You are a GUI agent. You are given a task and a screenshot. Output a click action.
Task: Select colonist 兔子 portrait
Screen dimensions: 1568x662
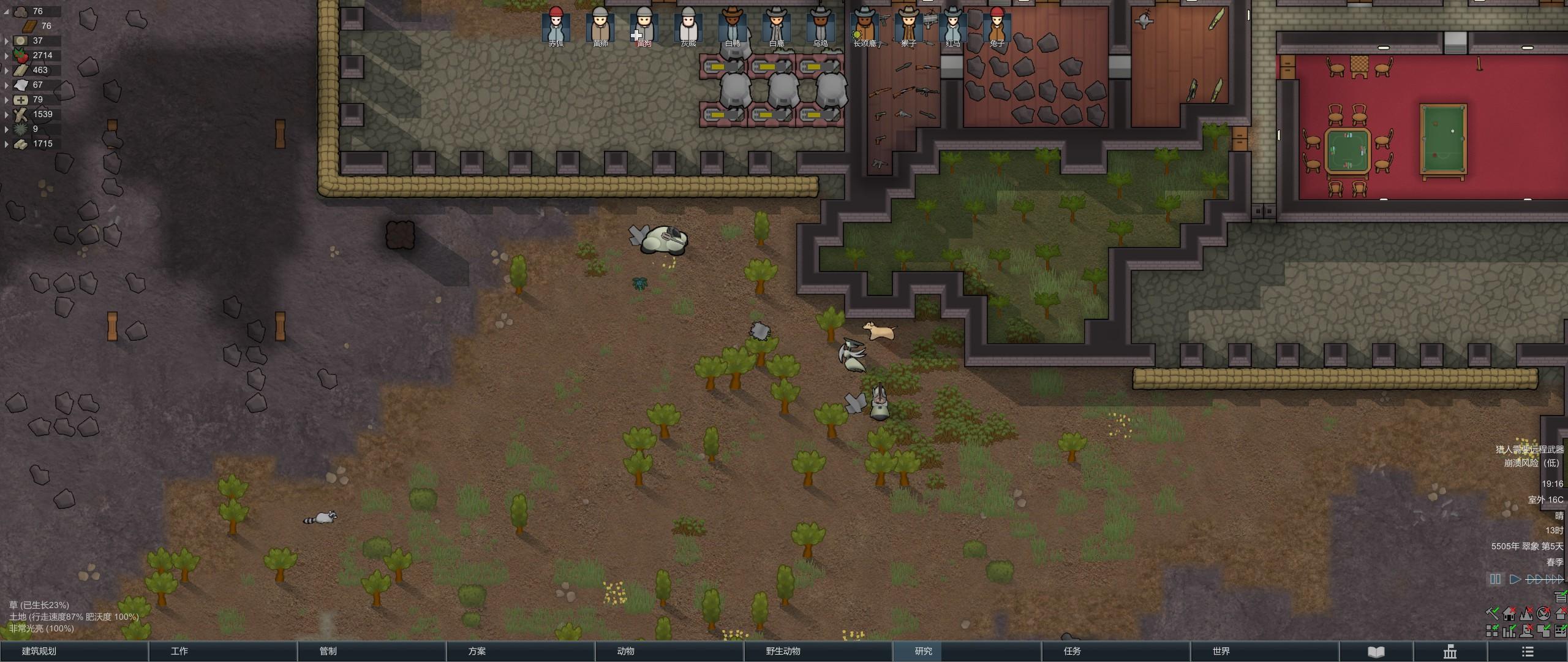tap(997, 26)
